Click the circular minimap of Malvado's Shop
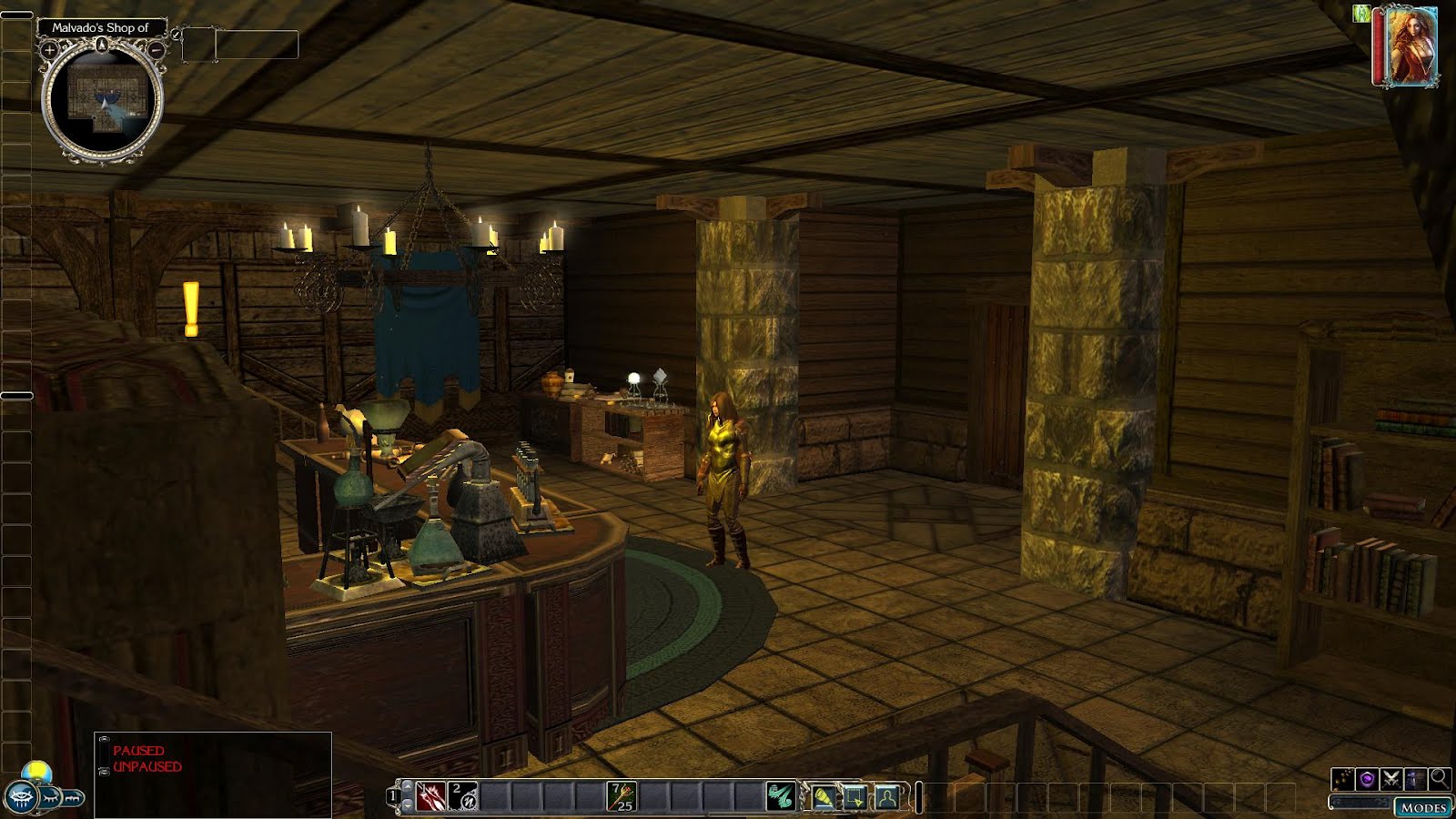This screenshot has height=819, width=1456. pos(102,98)
